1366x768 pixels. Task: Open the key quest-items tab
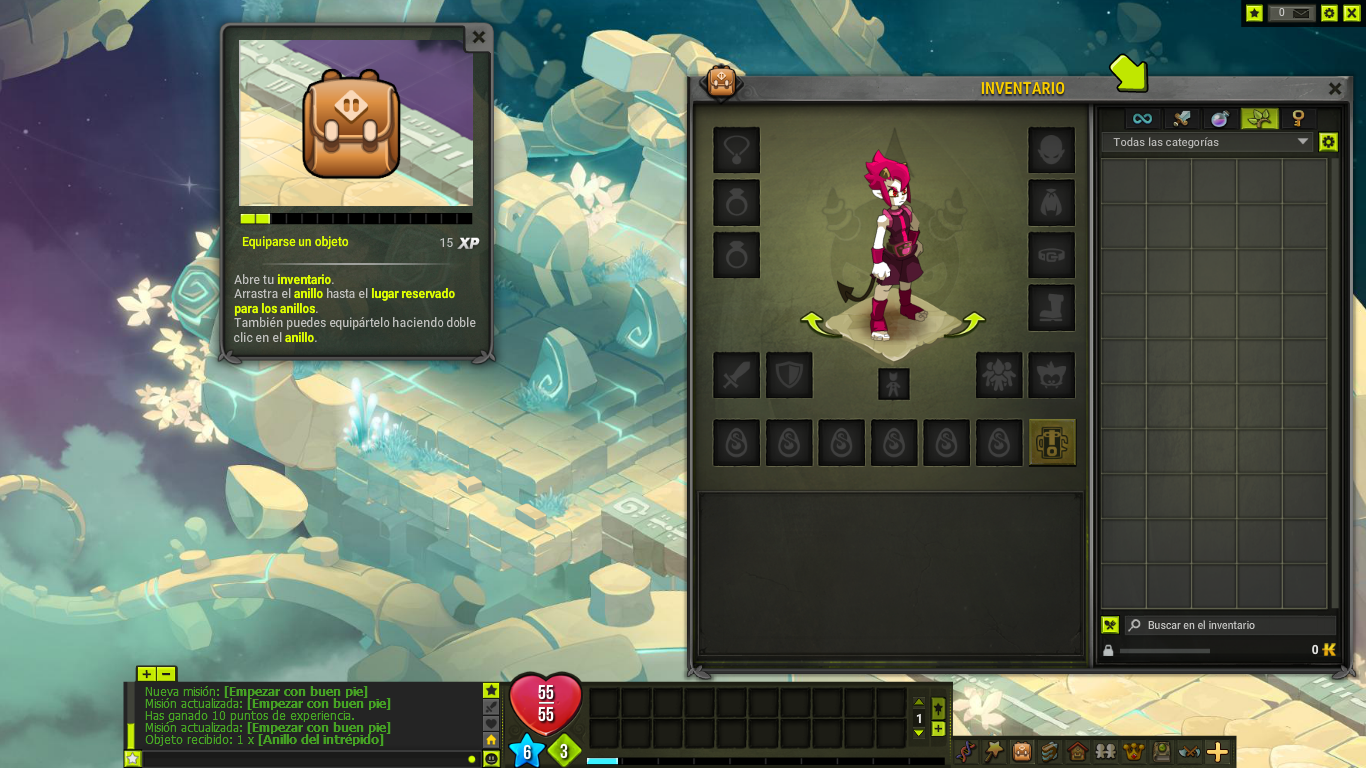tap(1298, 119)
